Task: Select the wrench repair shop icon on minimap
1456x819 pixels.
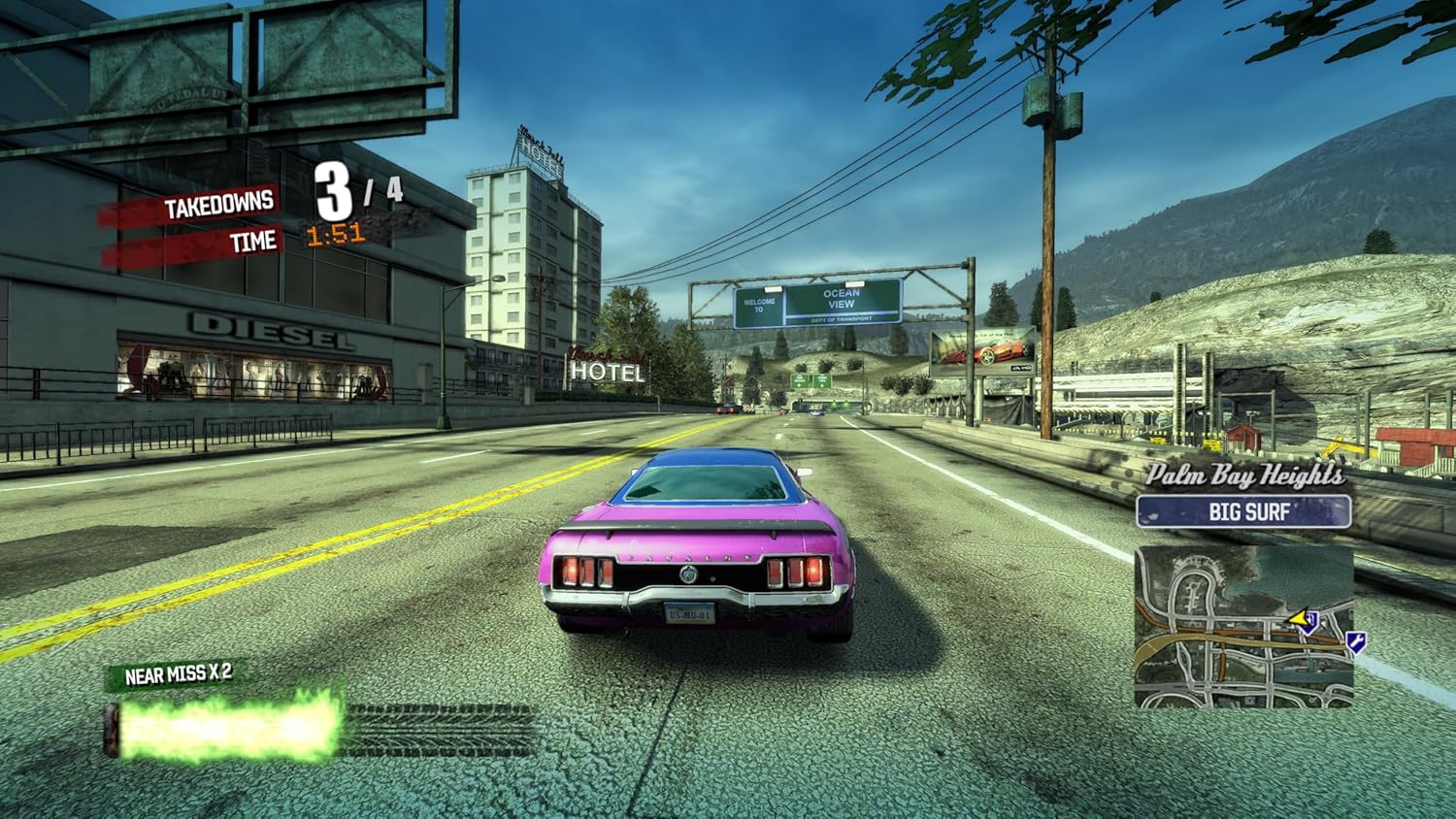Action: click(1356, 642)
